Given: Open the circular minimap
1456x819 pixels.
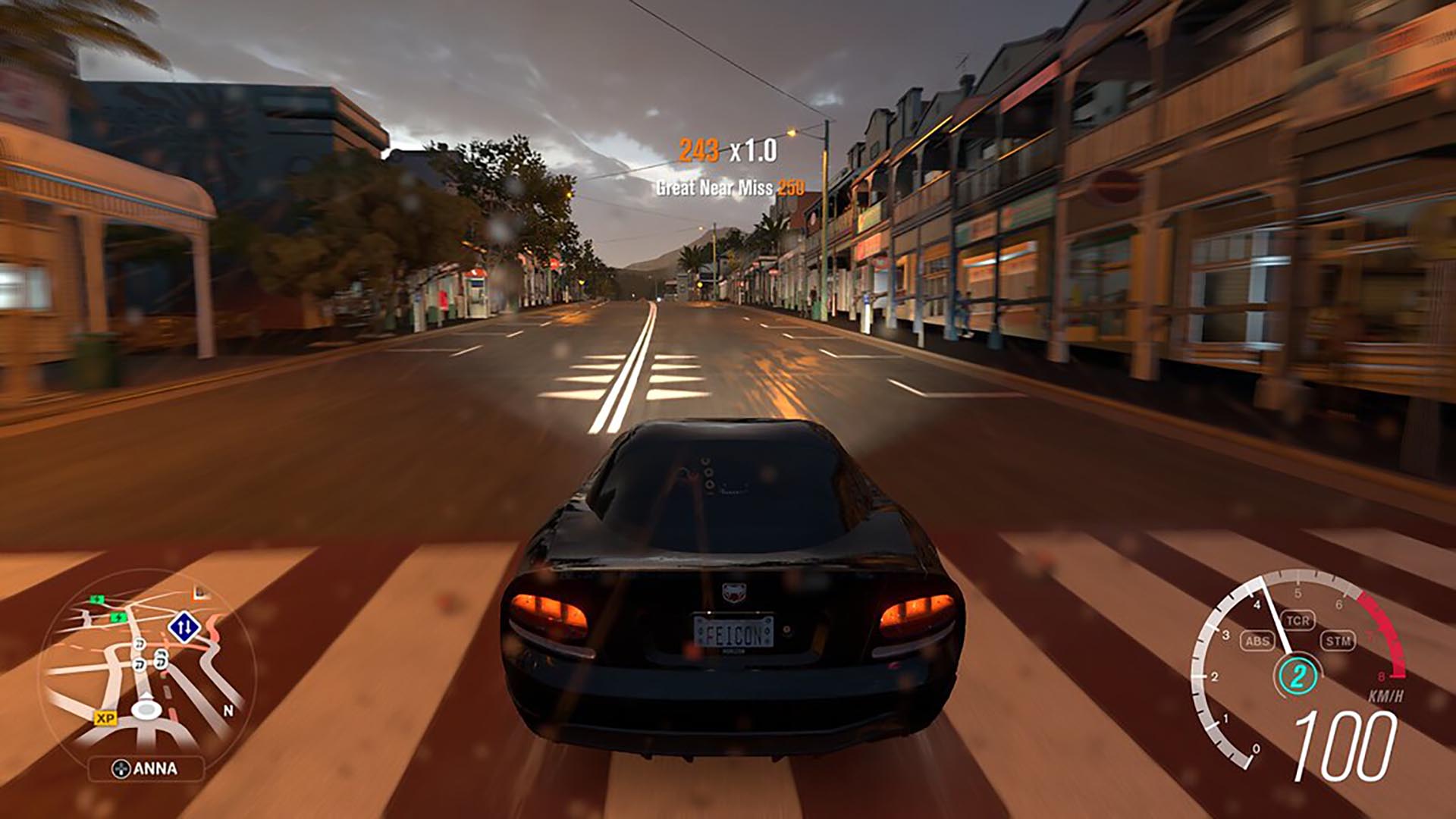Looking at the screenshot, I should point(147,669).
